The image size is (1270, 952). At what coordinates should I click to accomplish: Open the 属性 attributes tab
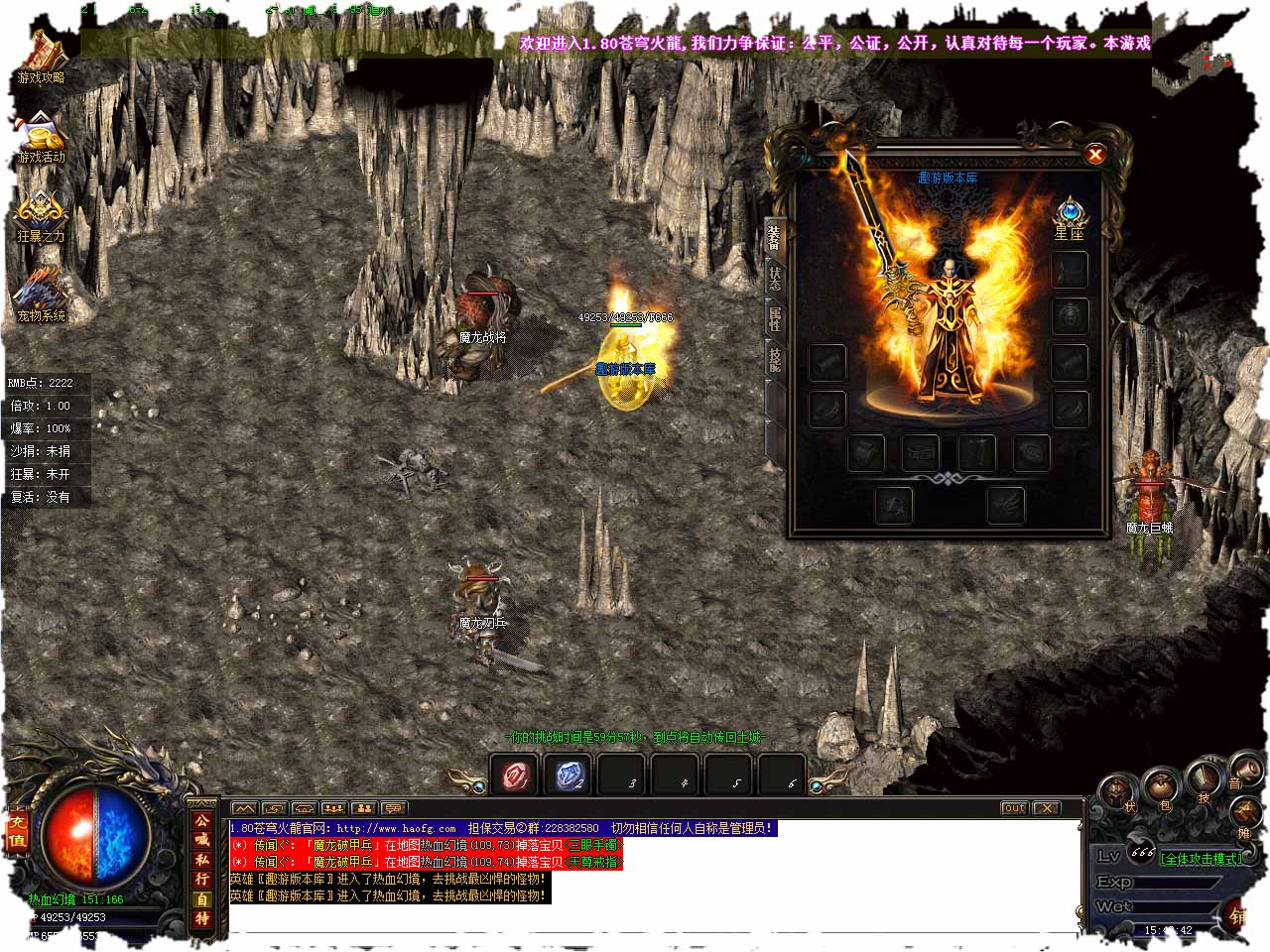pyautogui.click(x=775, y=318)
